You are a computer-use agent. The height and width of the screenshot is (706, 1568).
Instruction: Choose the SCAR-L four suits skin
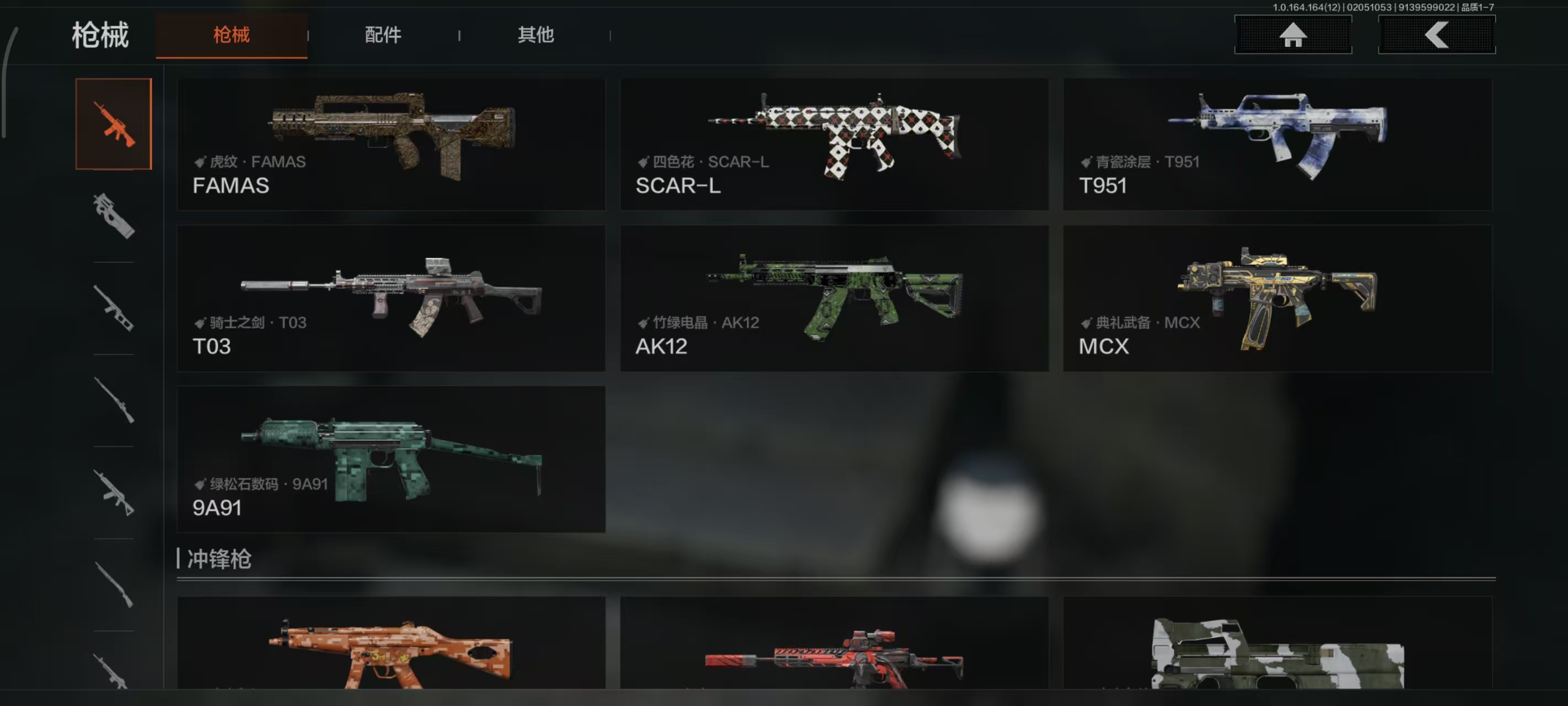click(x=834, y=145)
